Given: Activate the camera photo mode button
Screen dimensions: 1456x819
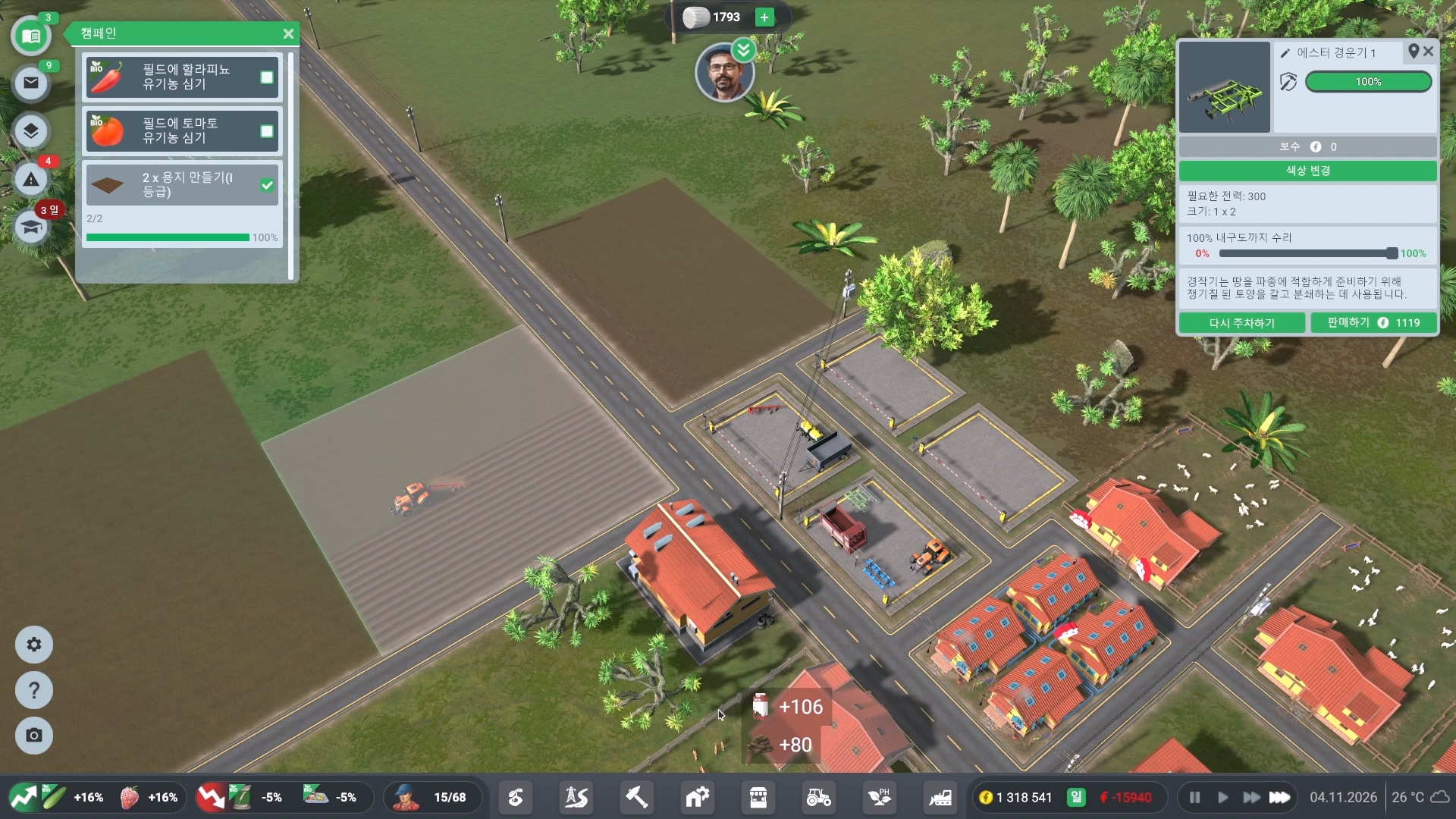Looking at the screenshot, I should pos(34,736).
